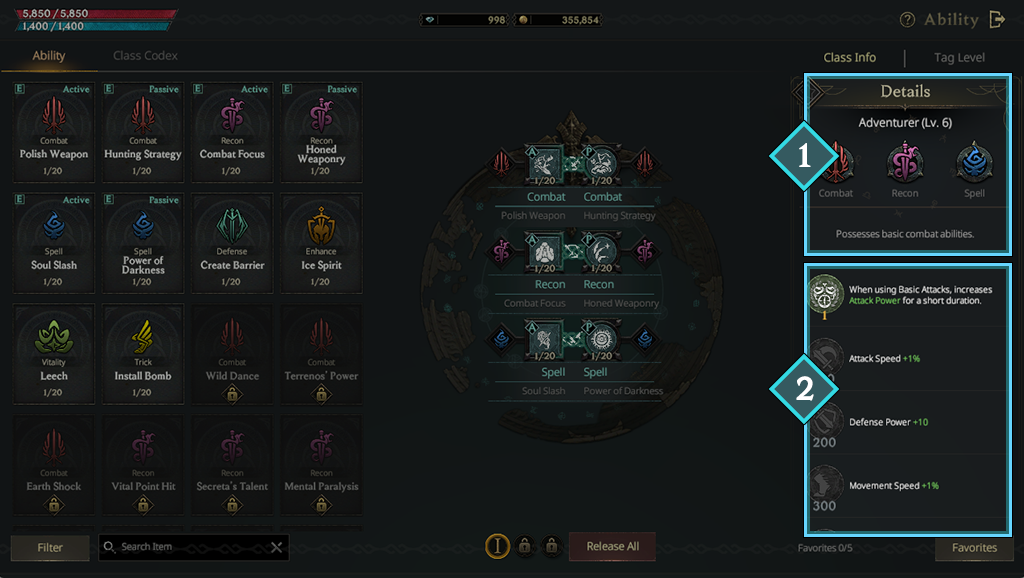This screenshot has height=578, width=1024.
Task: Select the Soul Slash spell card
Action: click(x=54, y=242)
